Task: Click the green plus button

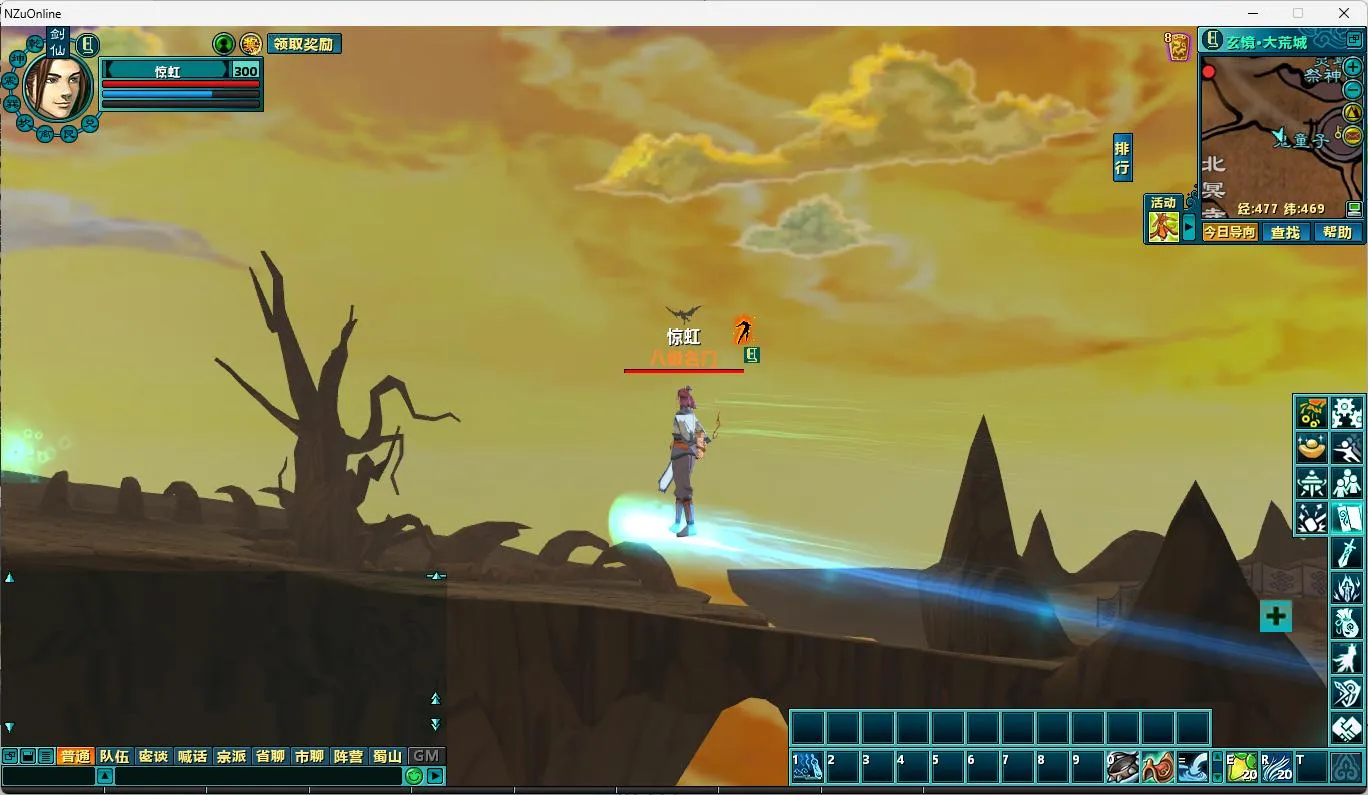Action: (x=1275, y=616)
